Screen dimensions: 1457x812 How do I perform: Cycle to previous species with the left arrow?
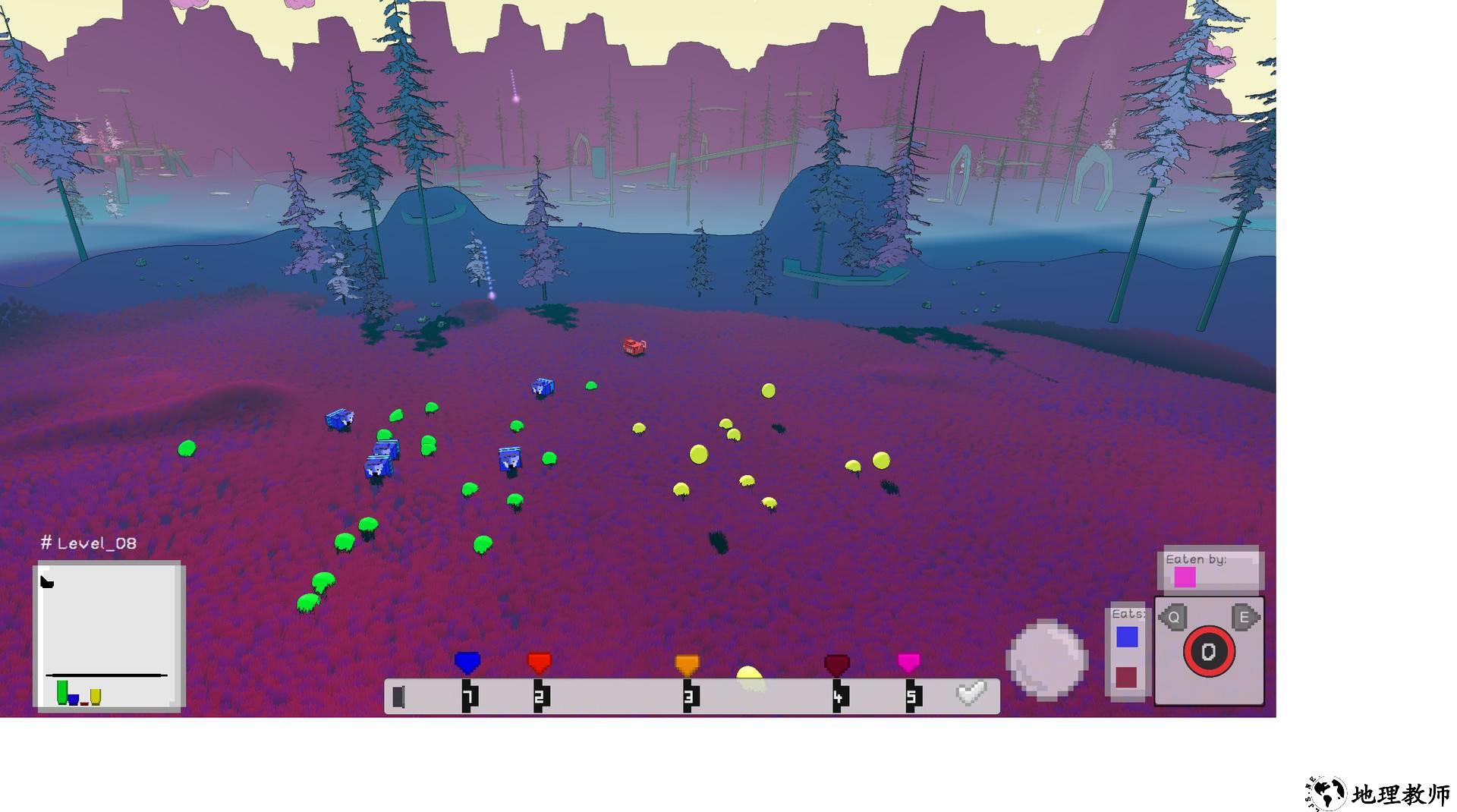coord(1173,617)
